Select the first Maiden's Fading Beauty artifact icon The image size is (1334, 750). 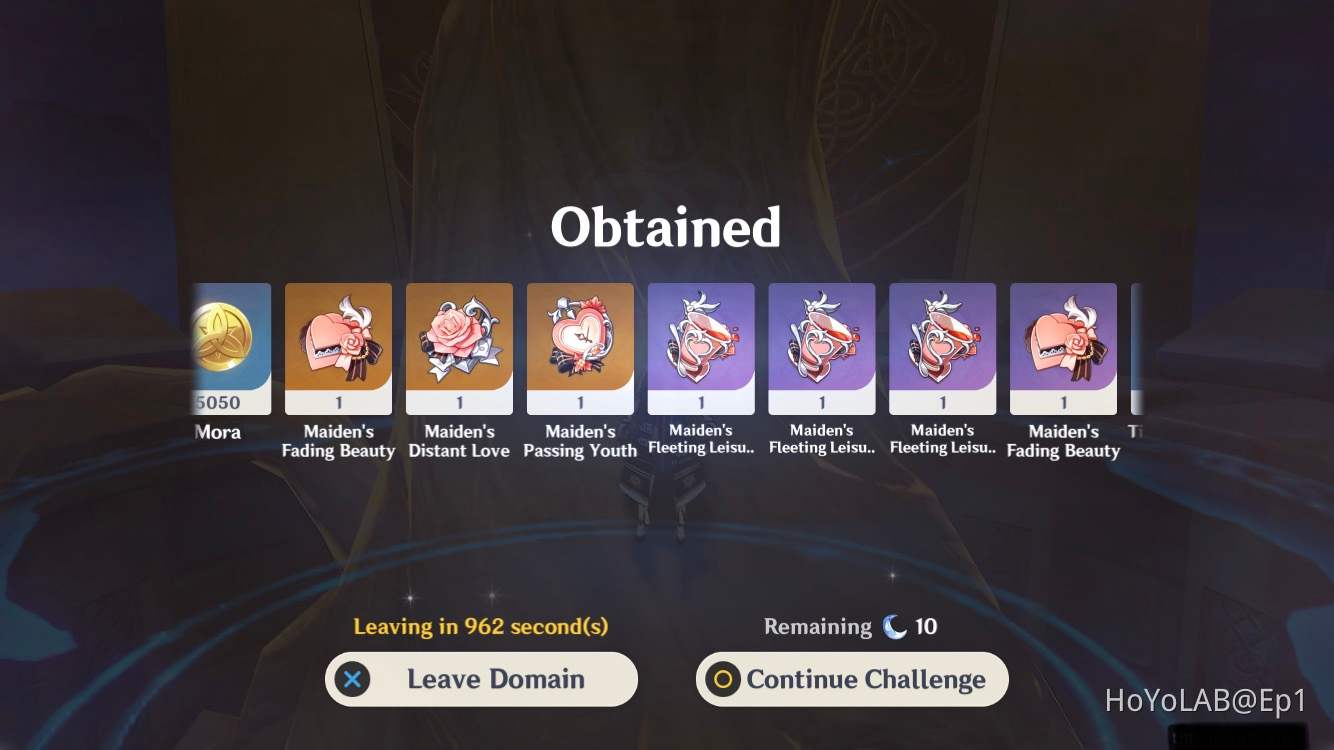pyautogui.click(x=338, y=345)
